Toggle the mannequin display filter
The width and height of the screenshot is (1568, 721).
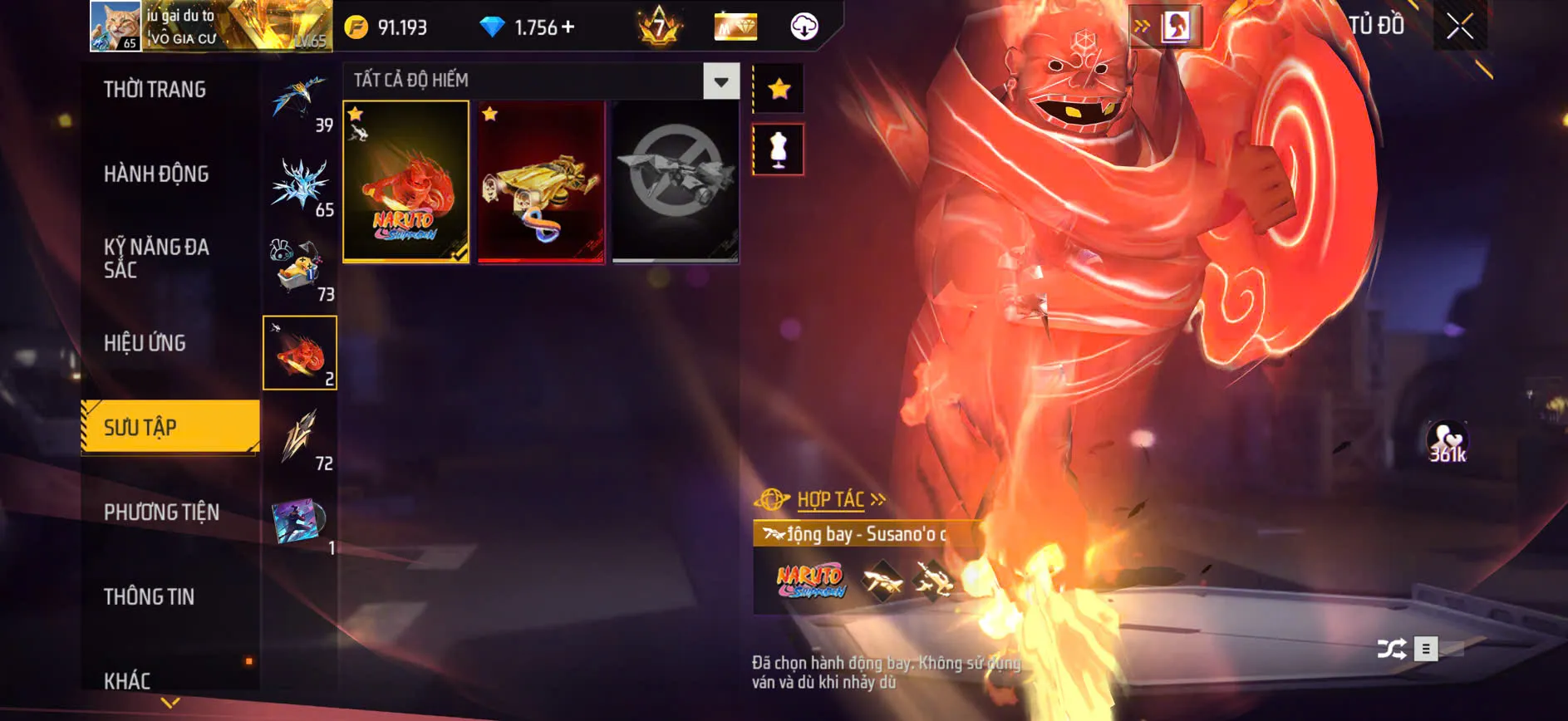778,150
